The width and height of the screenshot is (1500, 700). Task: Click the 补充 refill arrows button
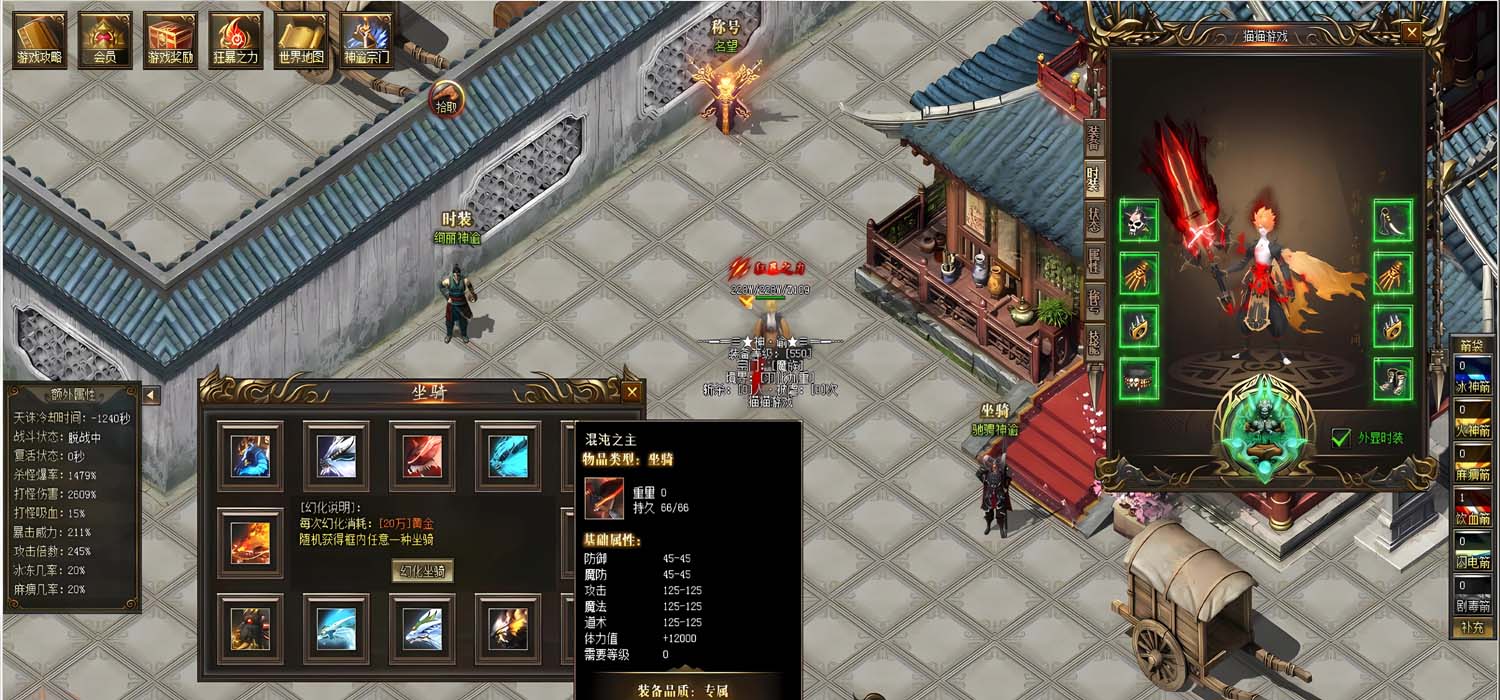click(1470, 628)
